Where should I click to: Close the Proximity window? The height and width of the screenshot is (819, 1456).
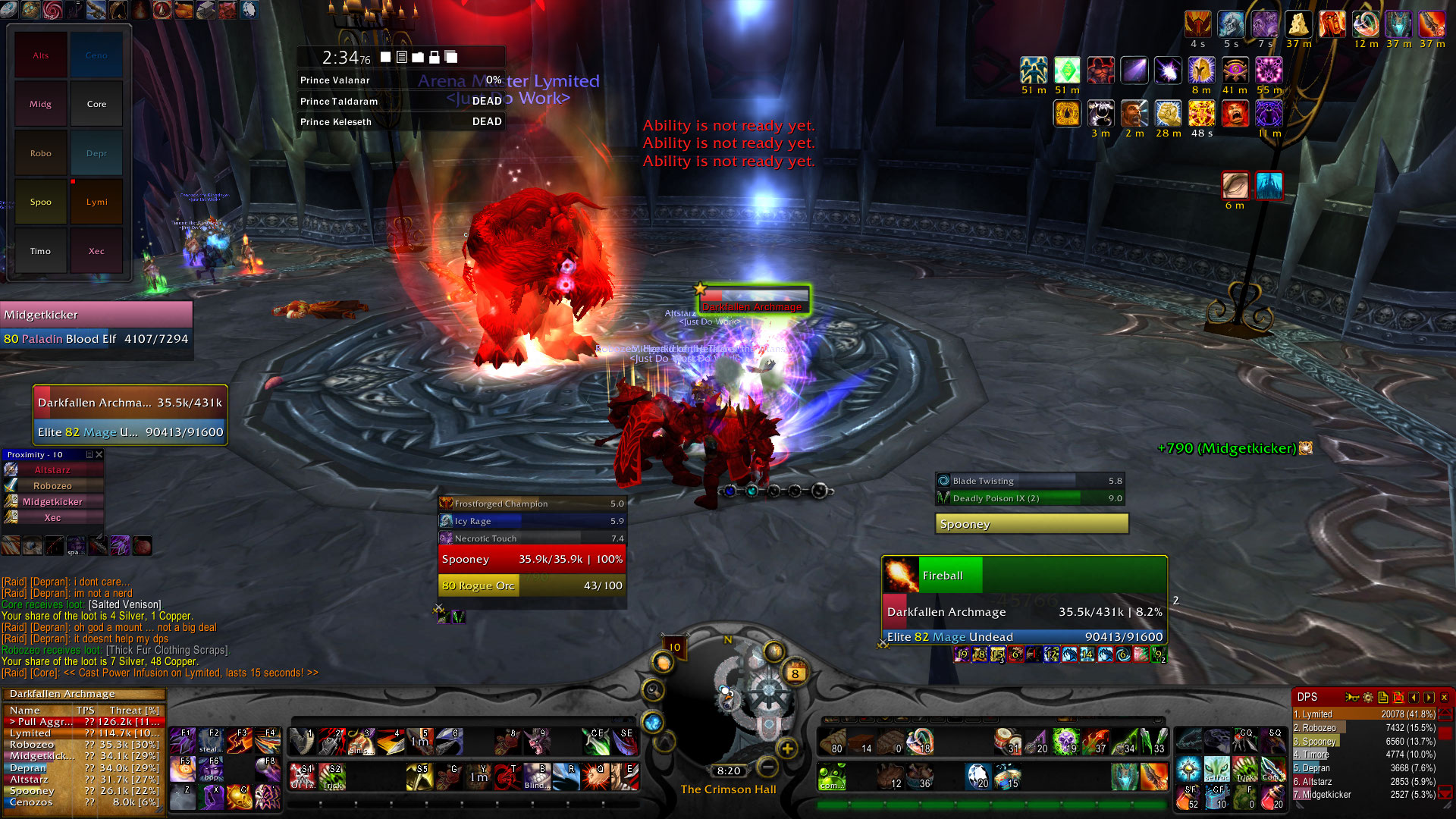pyautogui.click(x=99, y=455)
